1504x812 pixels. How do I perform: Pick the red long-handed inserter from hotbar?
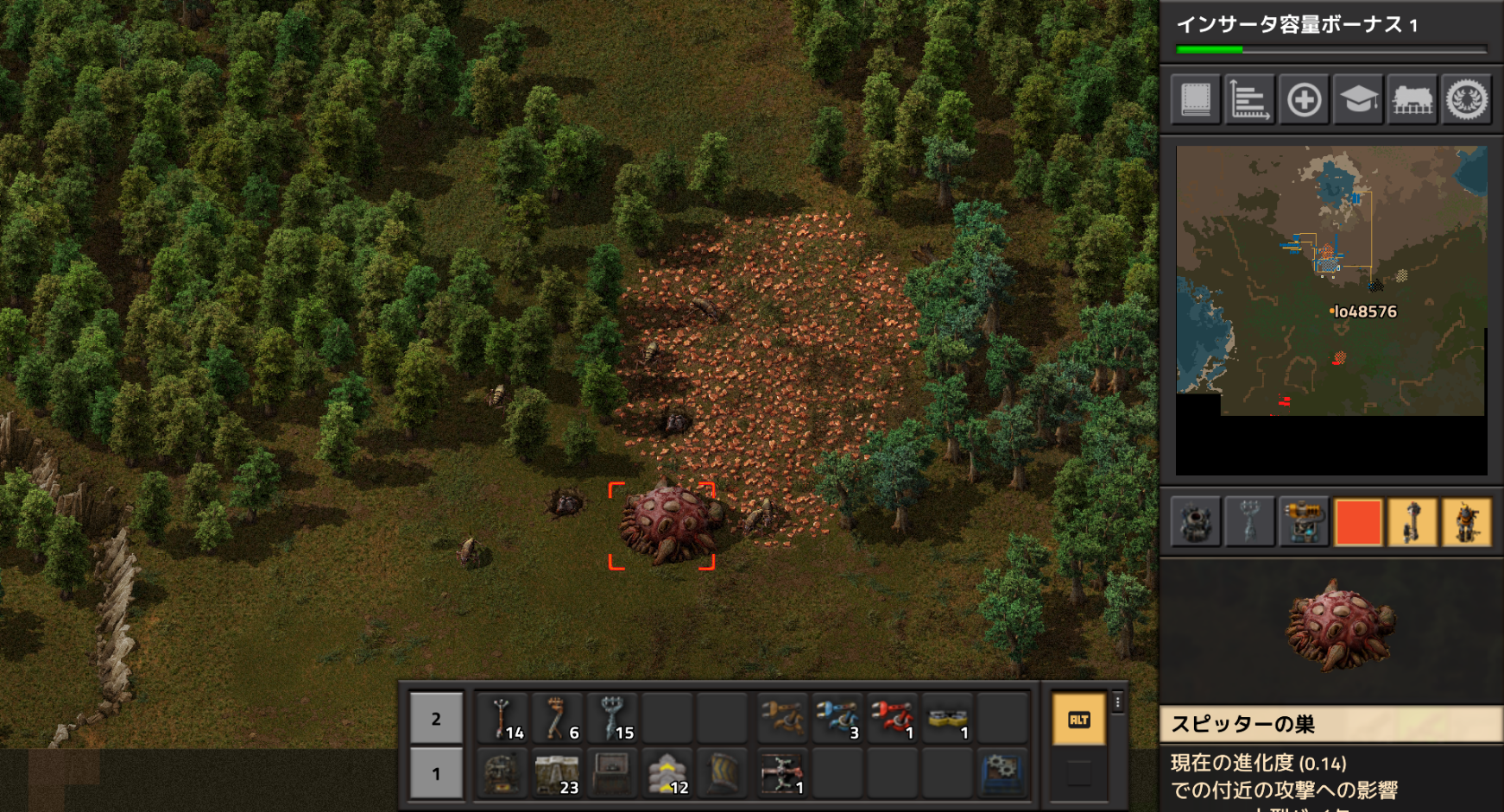891,719
